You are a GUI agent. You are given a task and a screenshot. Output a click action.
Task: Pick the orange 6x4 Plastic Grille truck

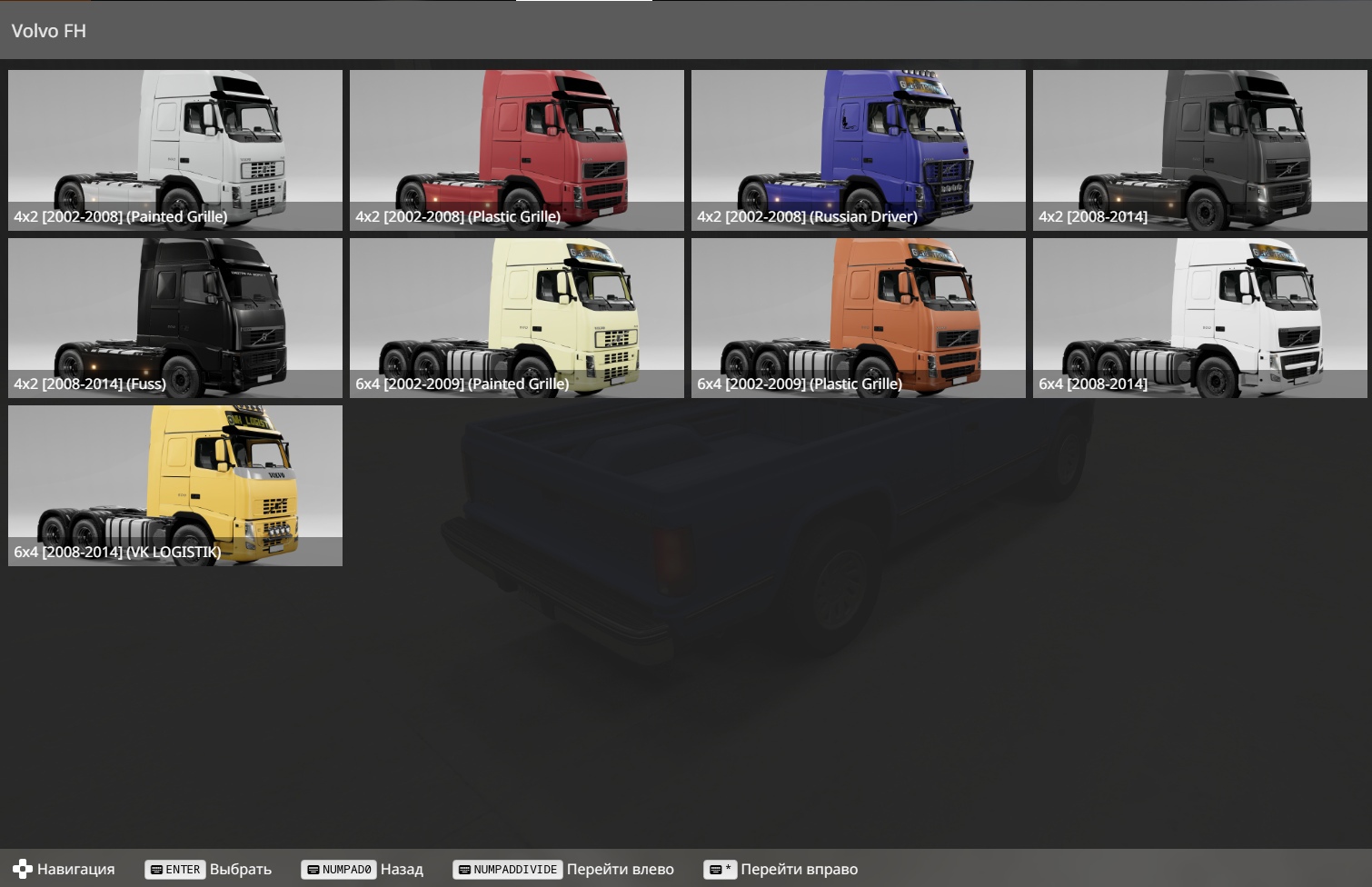[x=858, y=317]
